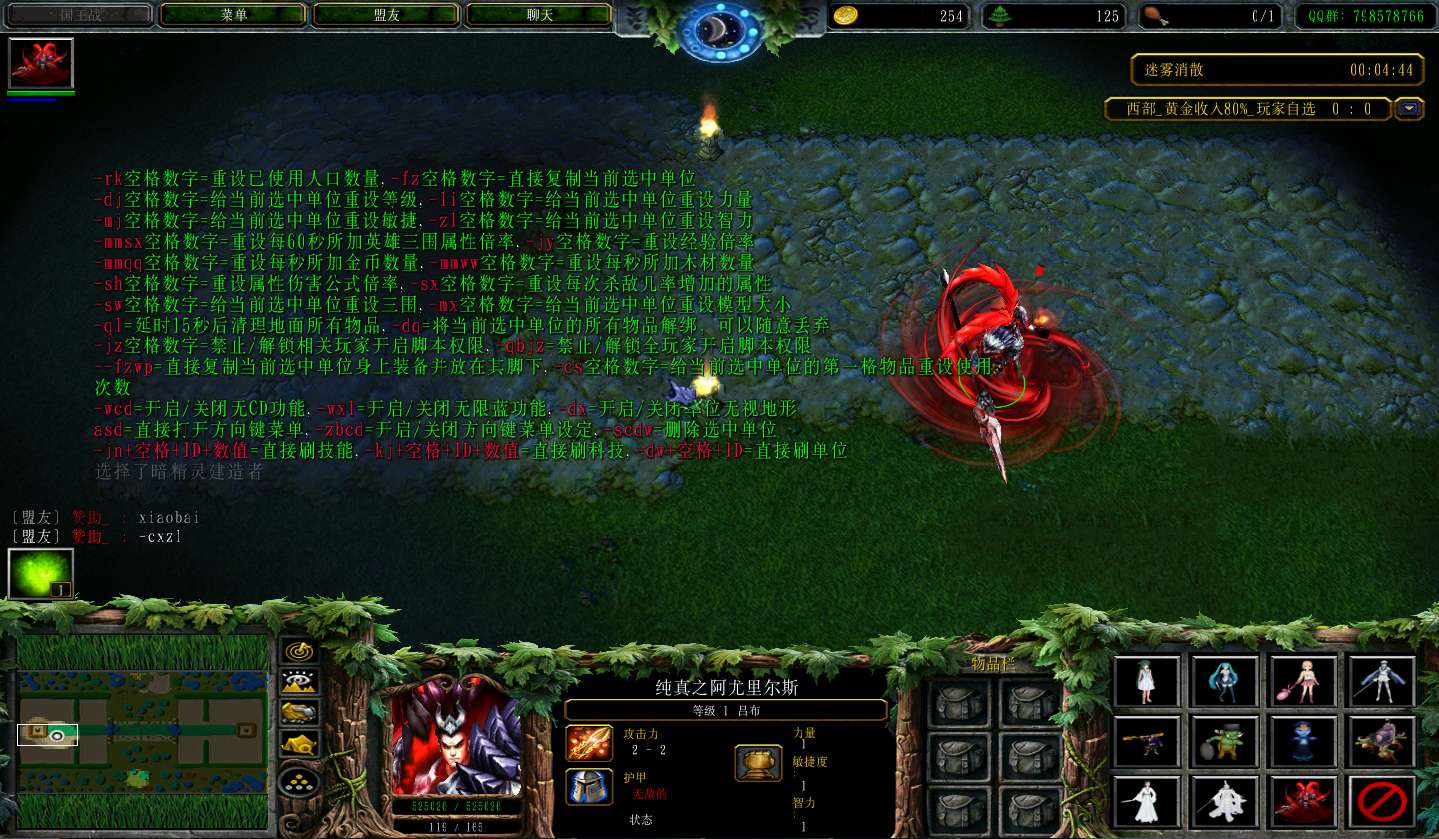The width and height of the screenshot is (1439, 839).
Task: Select the Hatsune Miku unit icon
Action: [1223, 680]
